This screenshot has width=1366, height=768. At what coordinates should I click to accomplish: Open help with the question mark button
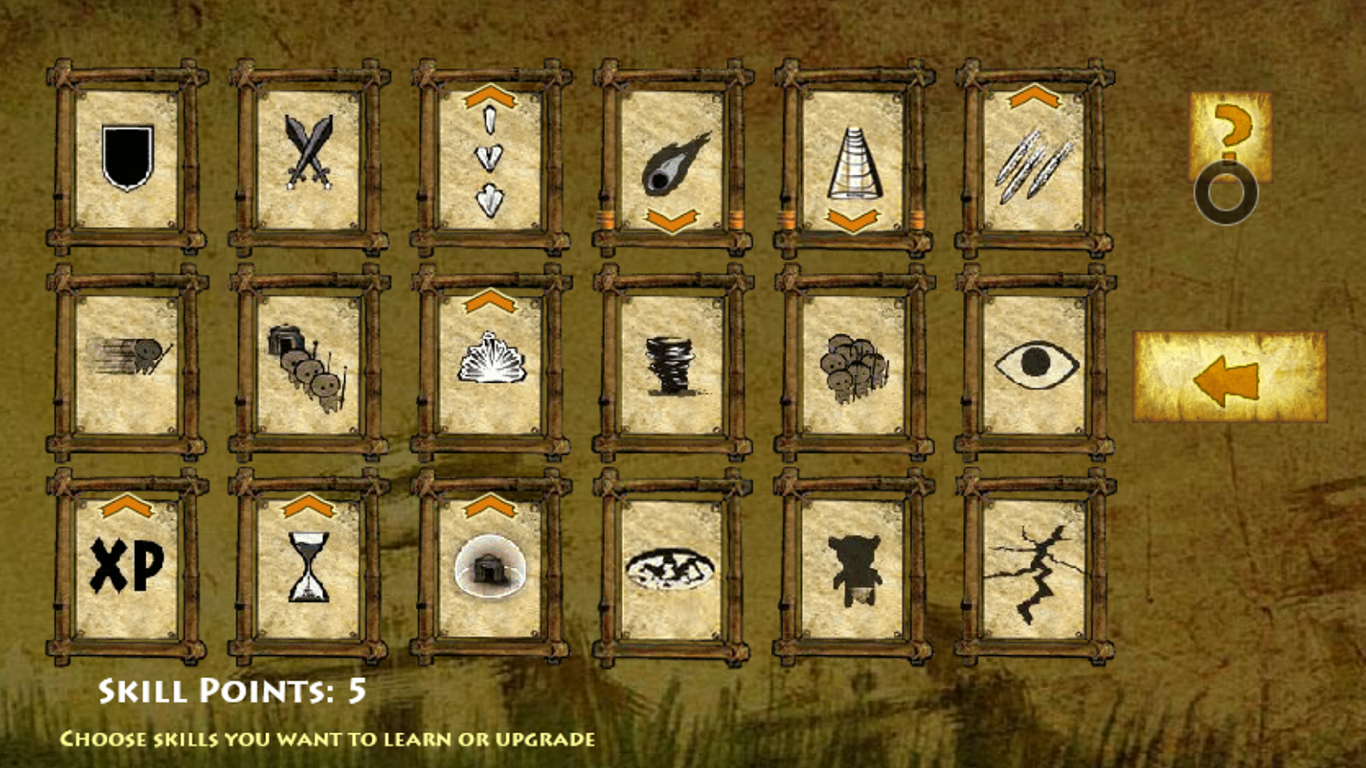pos(1230,137)
